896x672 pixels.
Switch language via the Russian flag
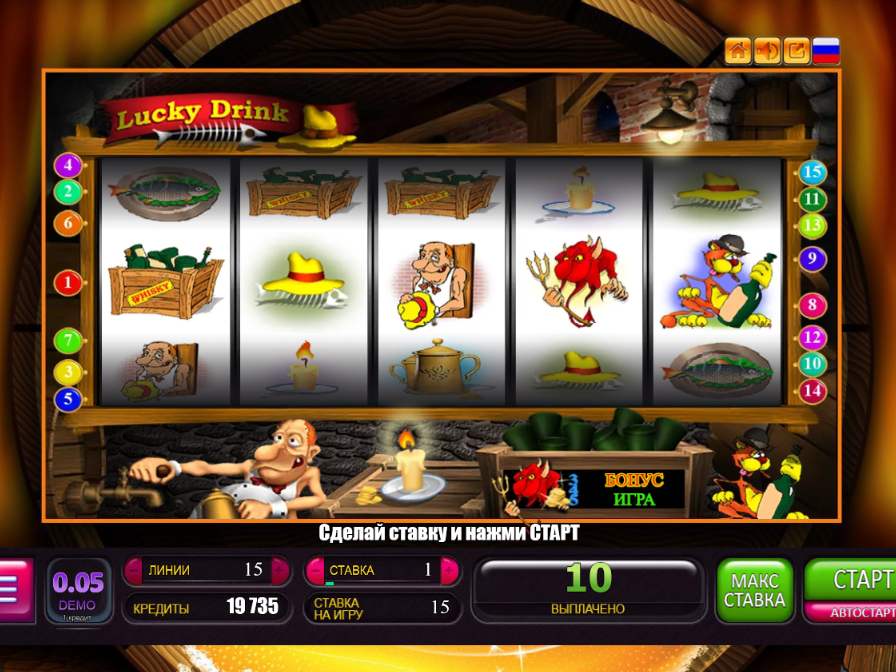pyautogui.click(x=826, y=50)
